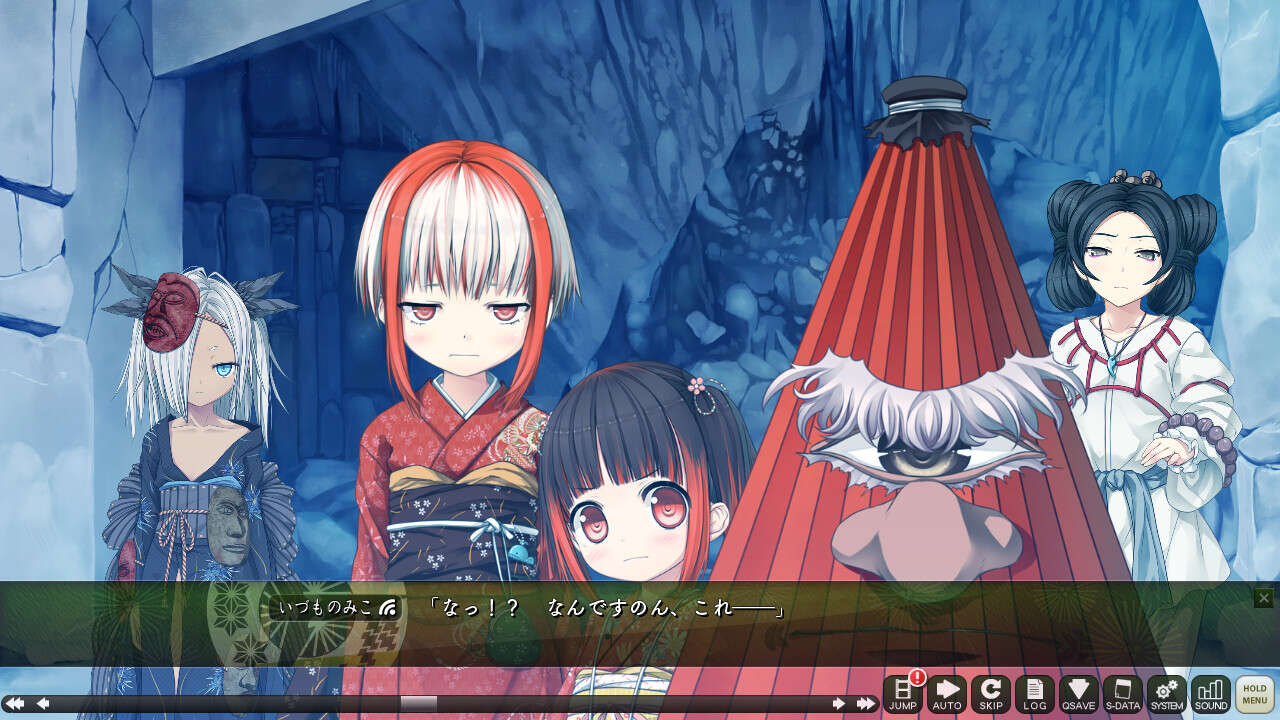Open the S-DATA save data menu
The image size is (1280, 720).
(1122, 694)
